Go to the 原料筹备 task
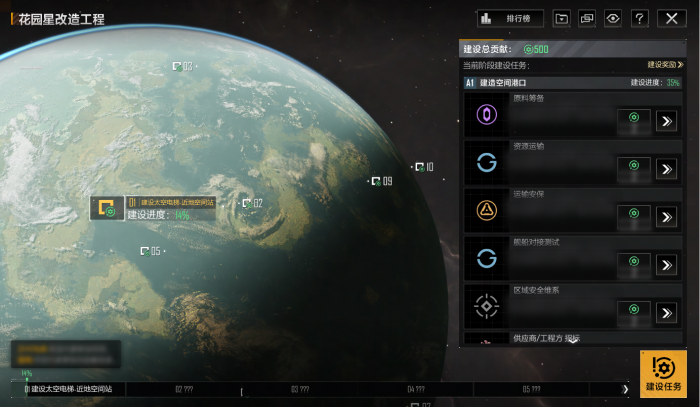This screenshot has height=407, width=700. 667,121
